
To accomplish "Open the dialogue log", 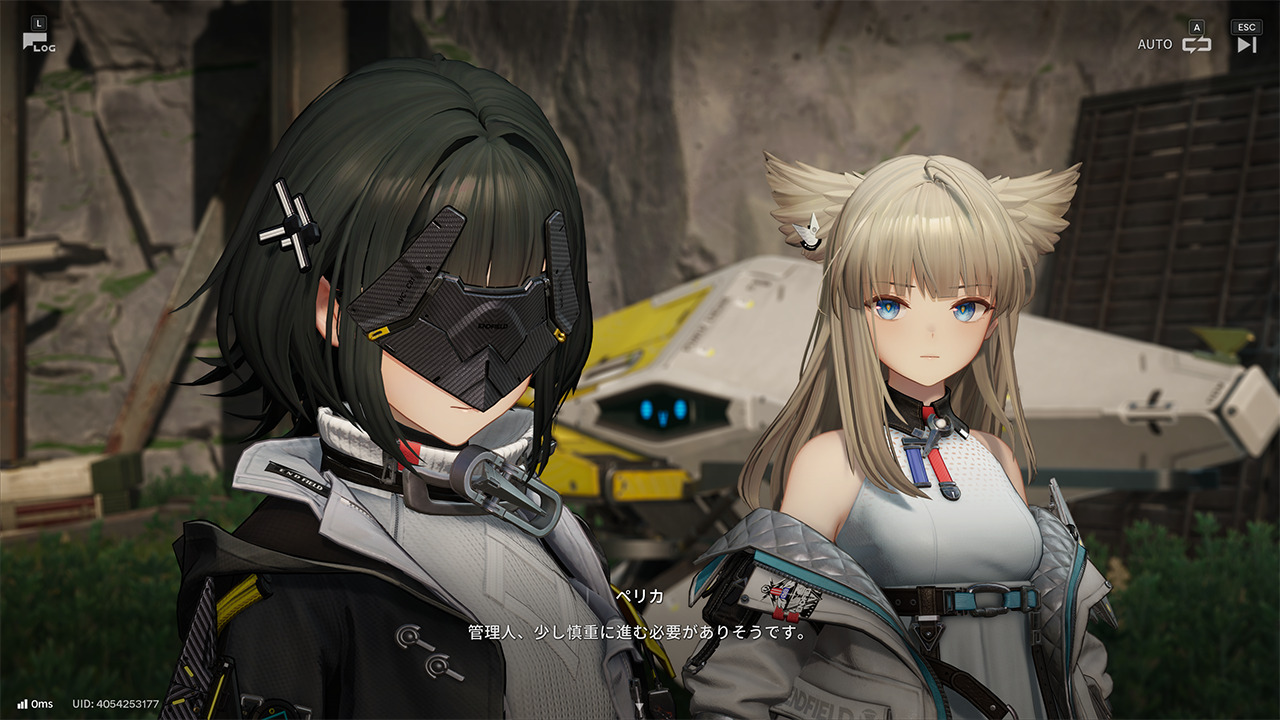I will pyautogui.click(x=37, y=42).
